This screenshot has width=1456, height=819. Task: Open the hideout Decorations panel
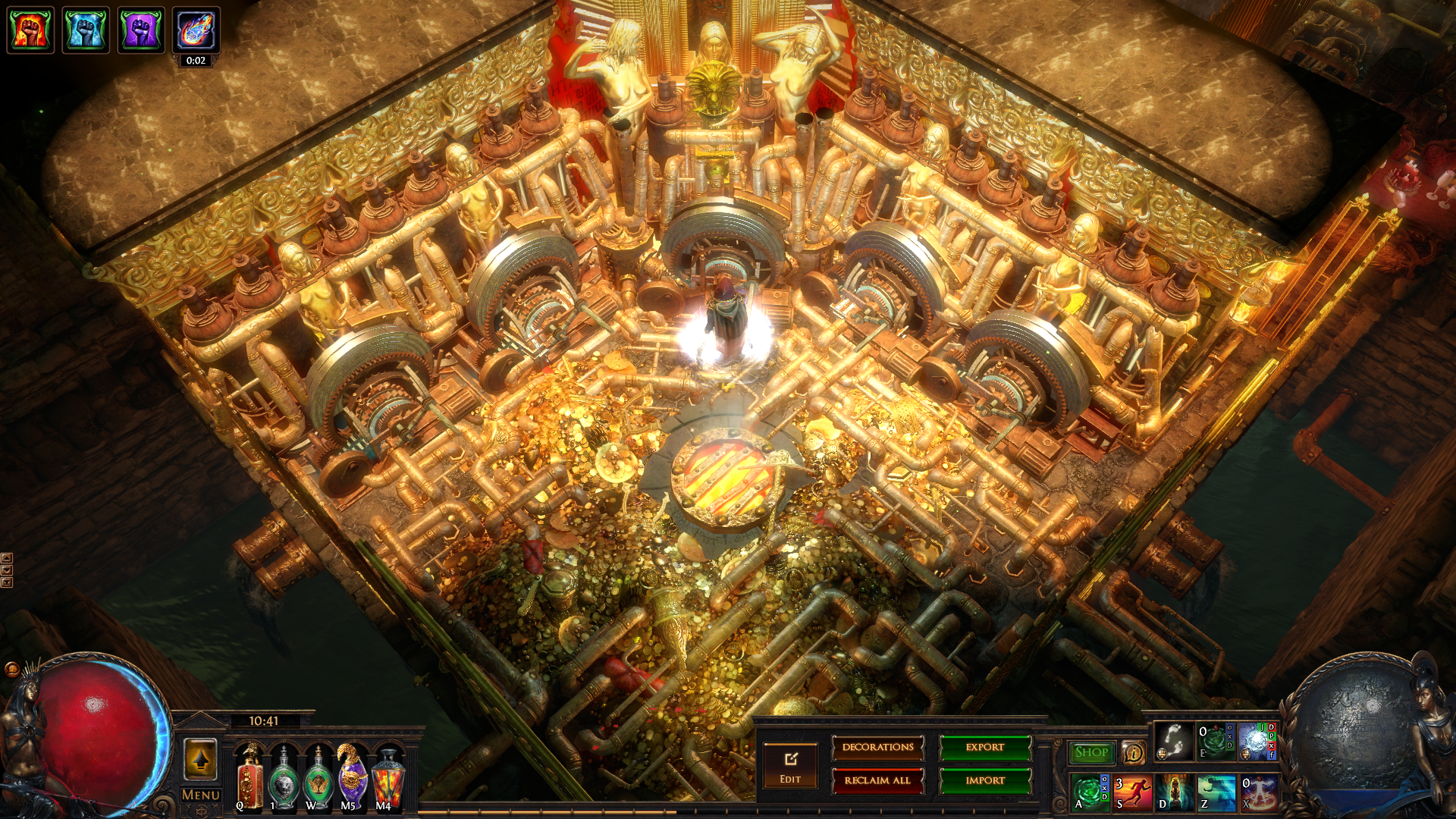pos(877,748)
